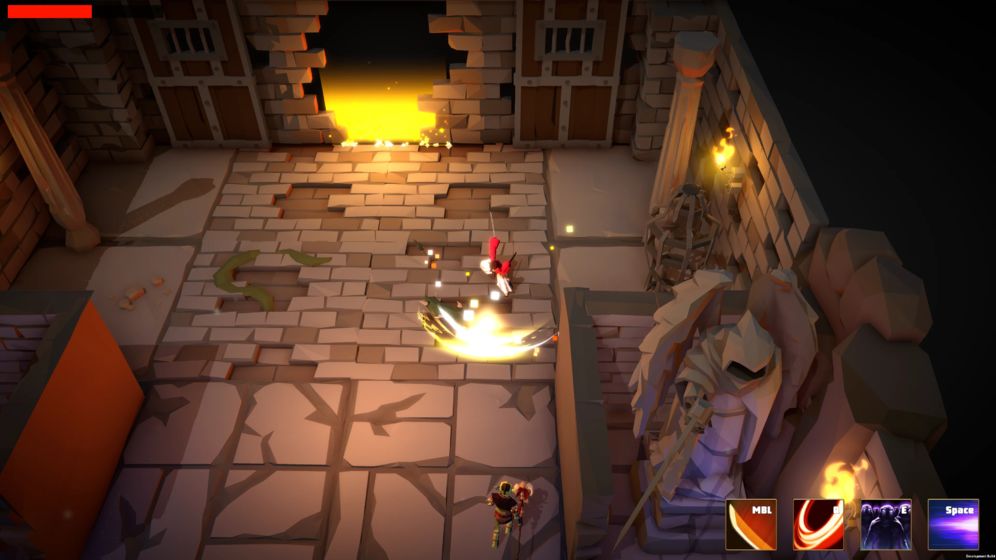996x560 pixels.
Task: Trigger the hooded shadow clones ability
Action: point(886,525)
